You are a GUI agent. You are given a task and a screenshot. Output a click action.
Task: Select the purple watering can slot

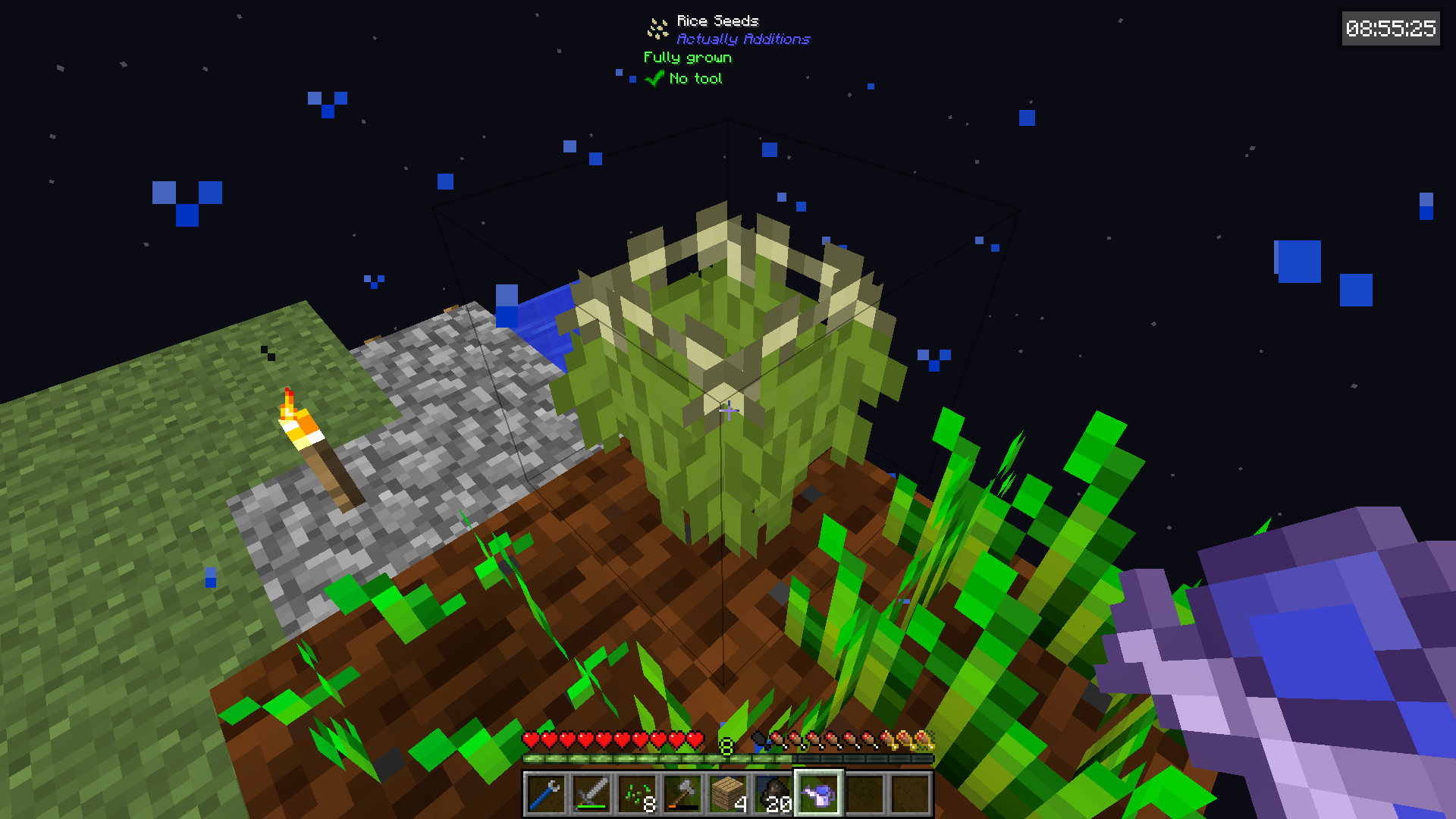(818, 794)
